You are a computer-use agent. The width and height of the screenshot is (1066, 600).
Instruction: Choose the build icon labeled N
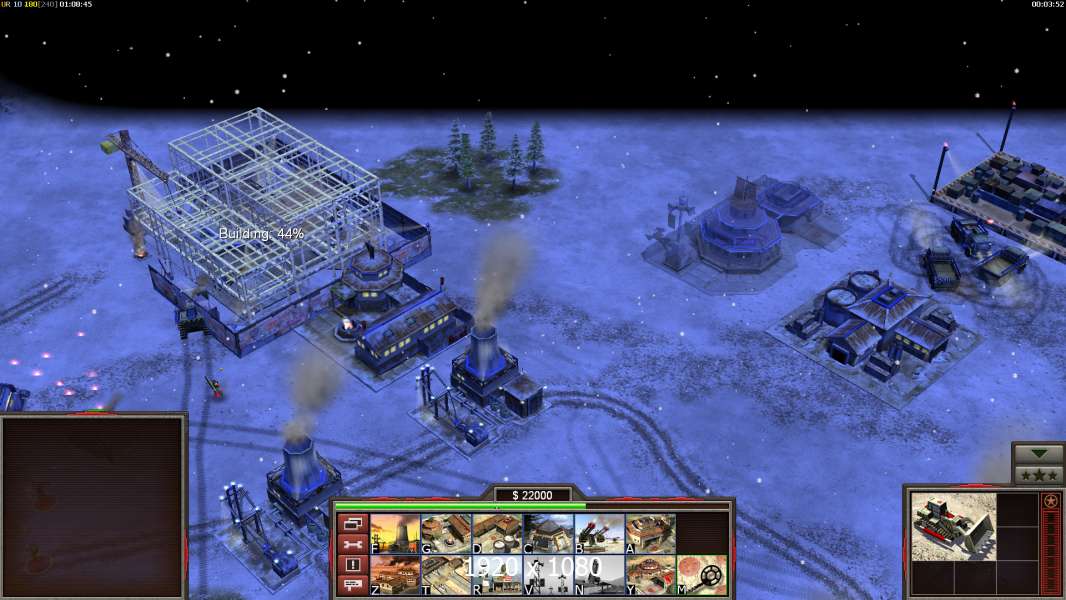click(x=599, y=575)
